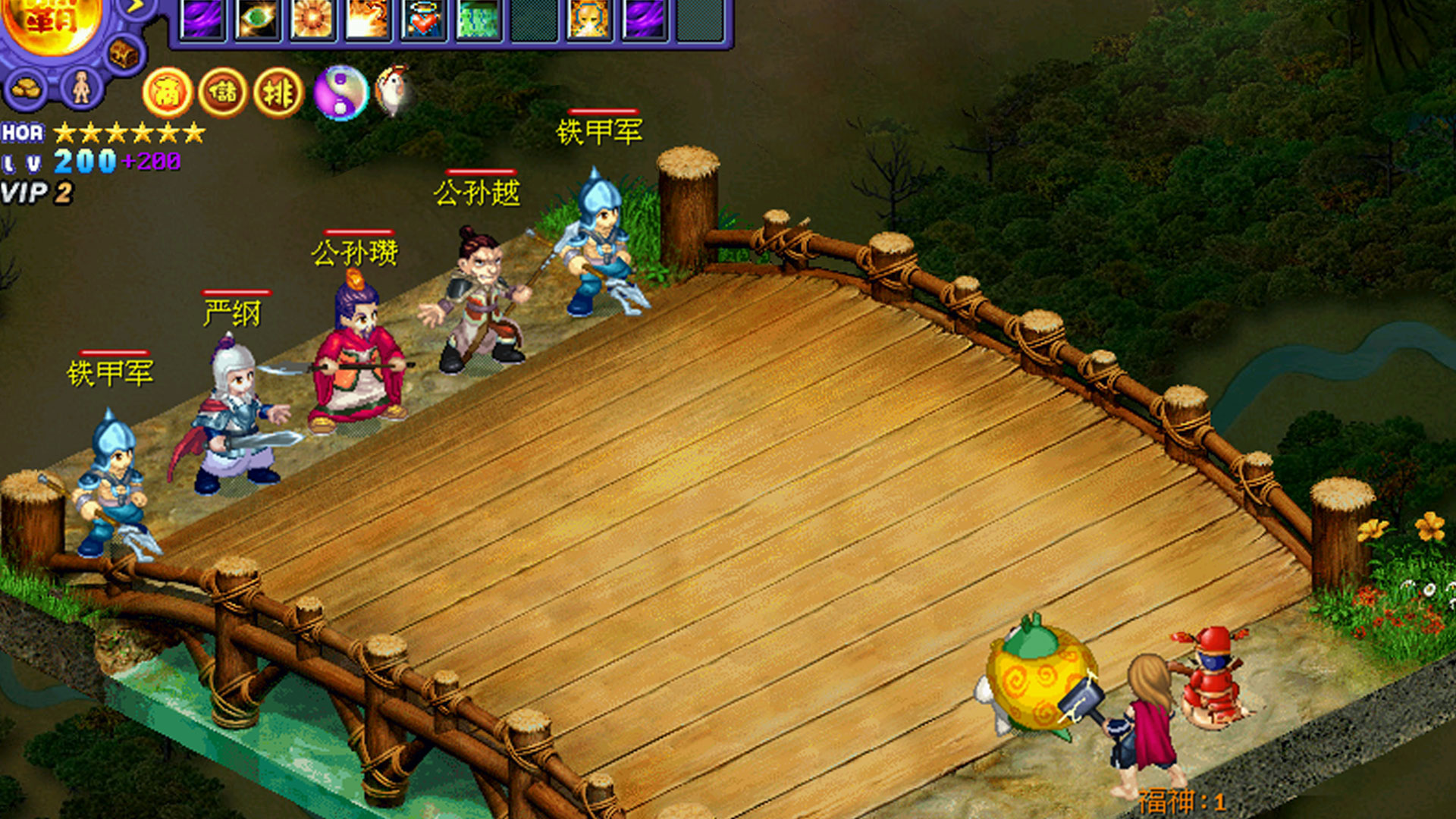1456x819 pixels.
Task: Click the white rooster icon
Action: [x=394, y=91]
